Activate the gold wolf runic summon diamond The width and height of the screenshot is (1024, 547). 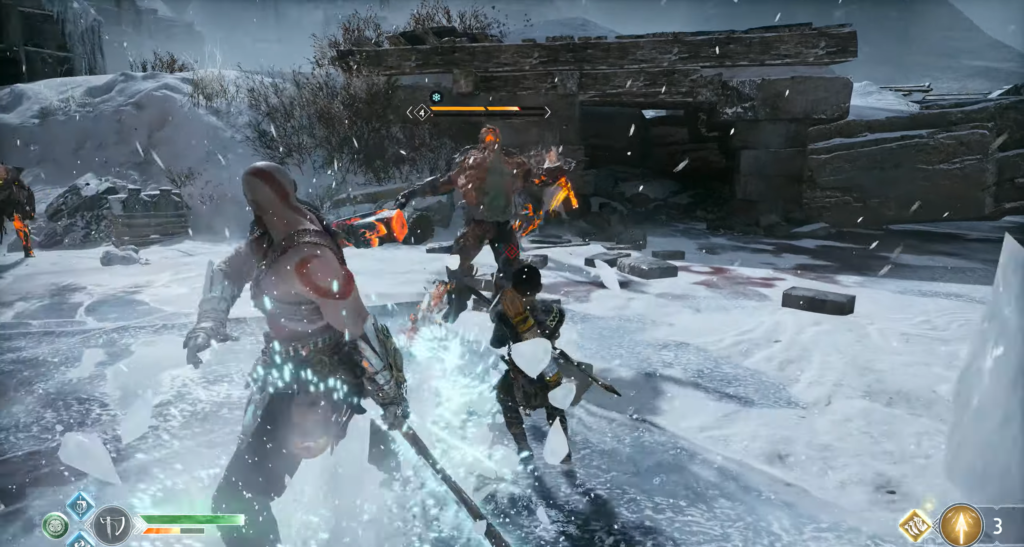coord(916,525)
